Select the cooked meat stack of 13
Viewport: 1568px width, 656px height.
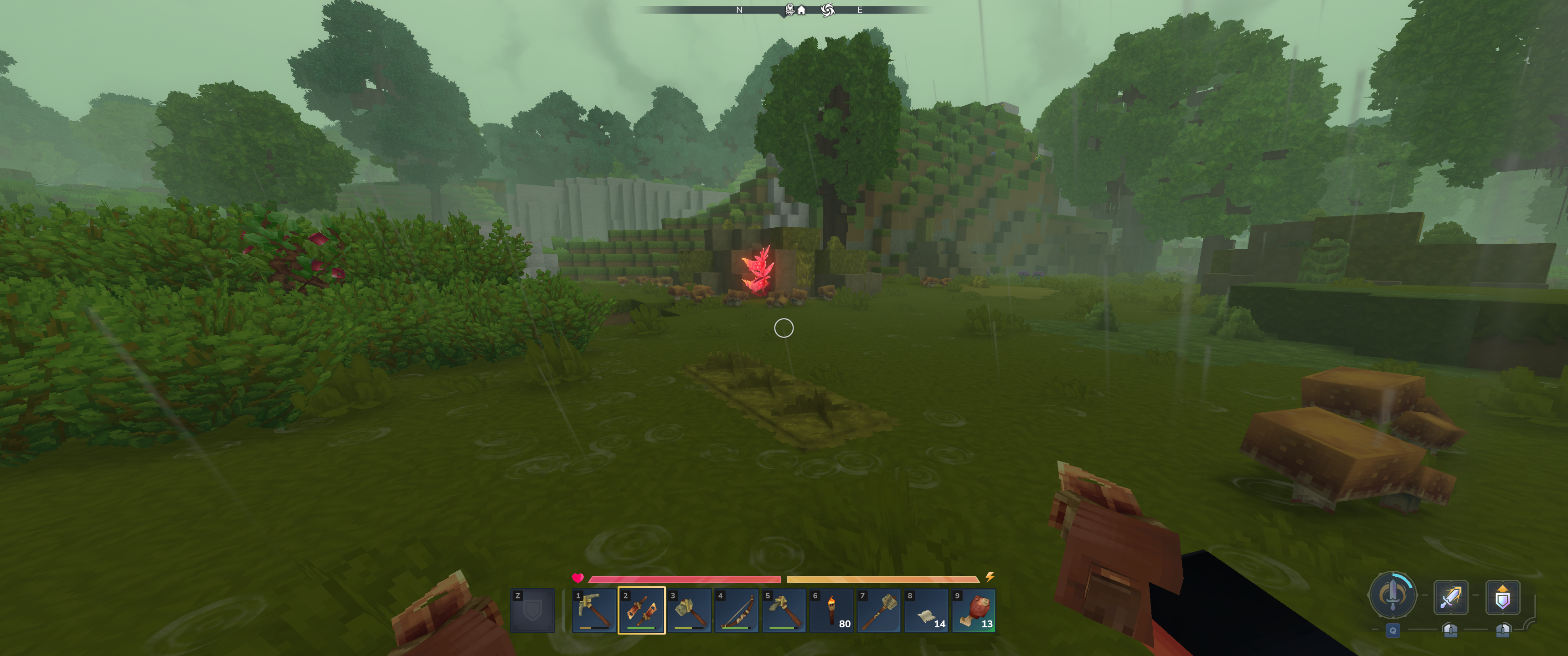click(x=974, y=610)
